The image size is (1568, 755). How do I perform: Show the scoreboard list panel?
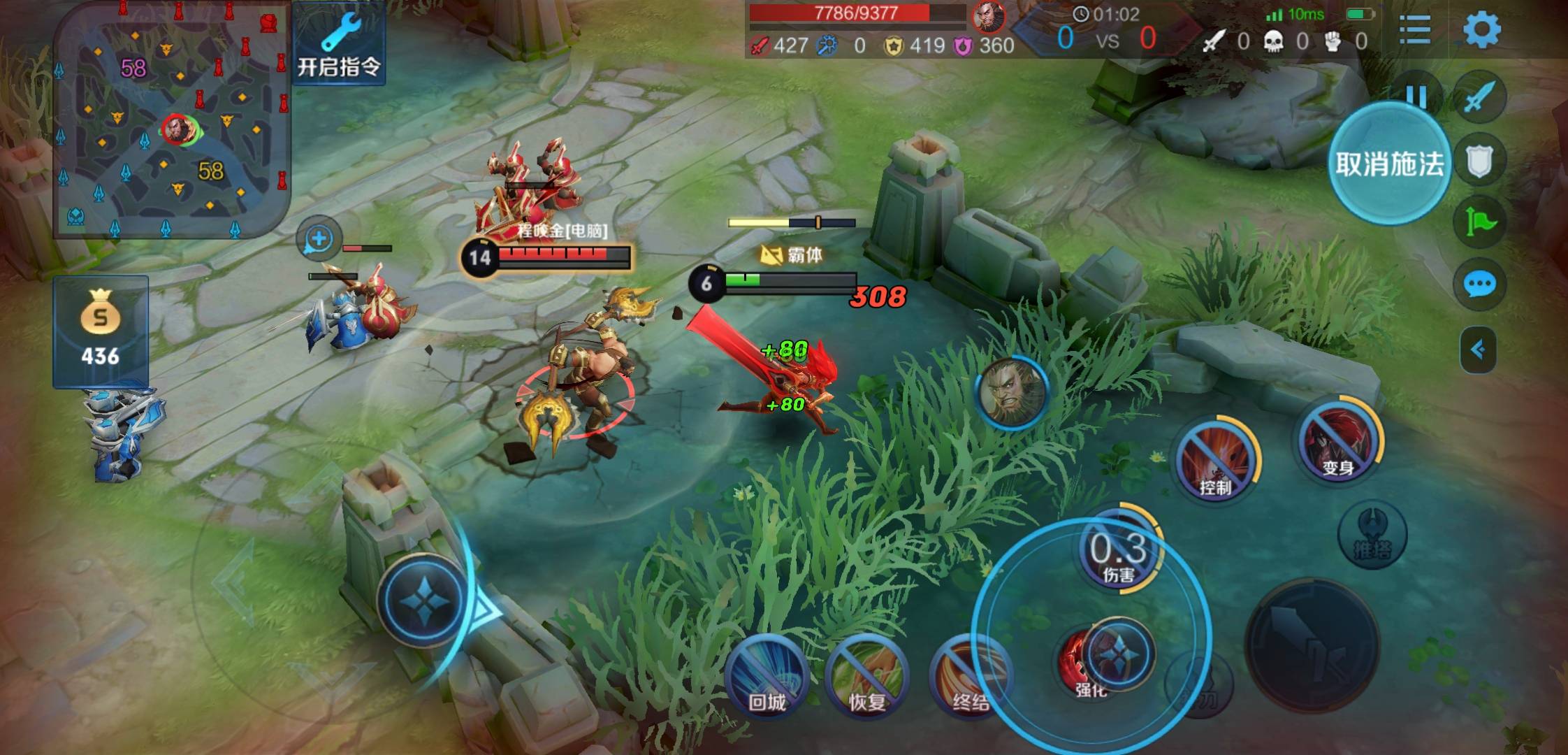click(1415, 30)
